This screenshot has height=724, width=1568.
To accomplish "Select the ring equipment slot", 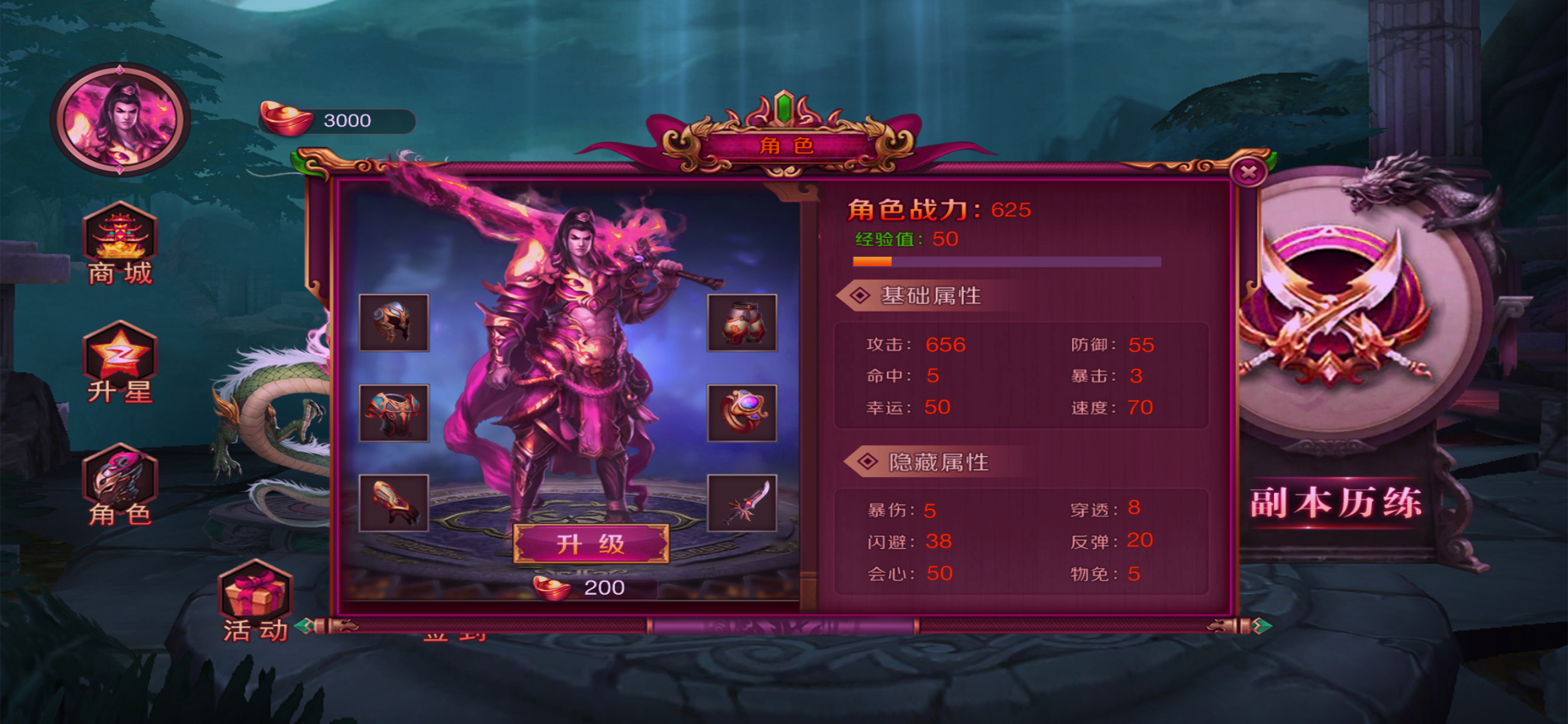I will [741, 413].
